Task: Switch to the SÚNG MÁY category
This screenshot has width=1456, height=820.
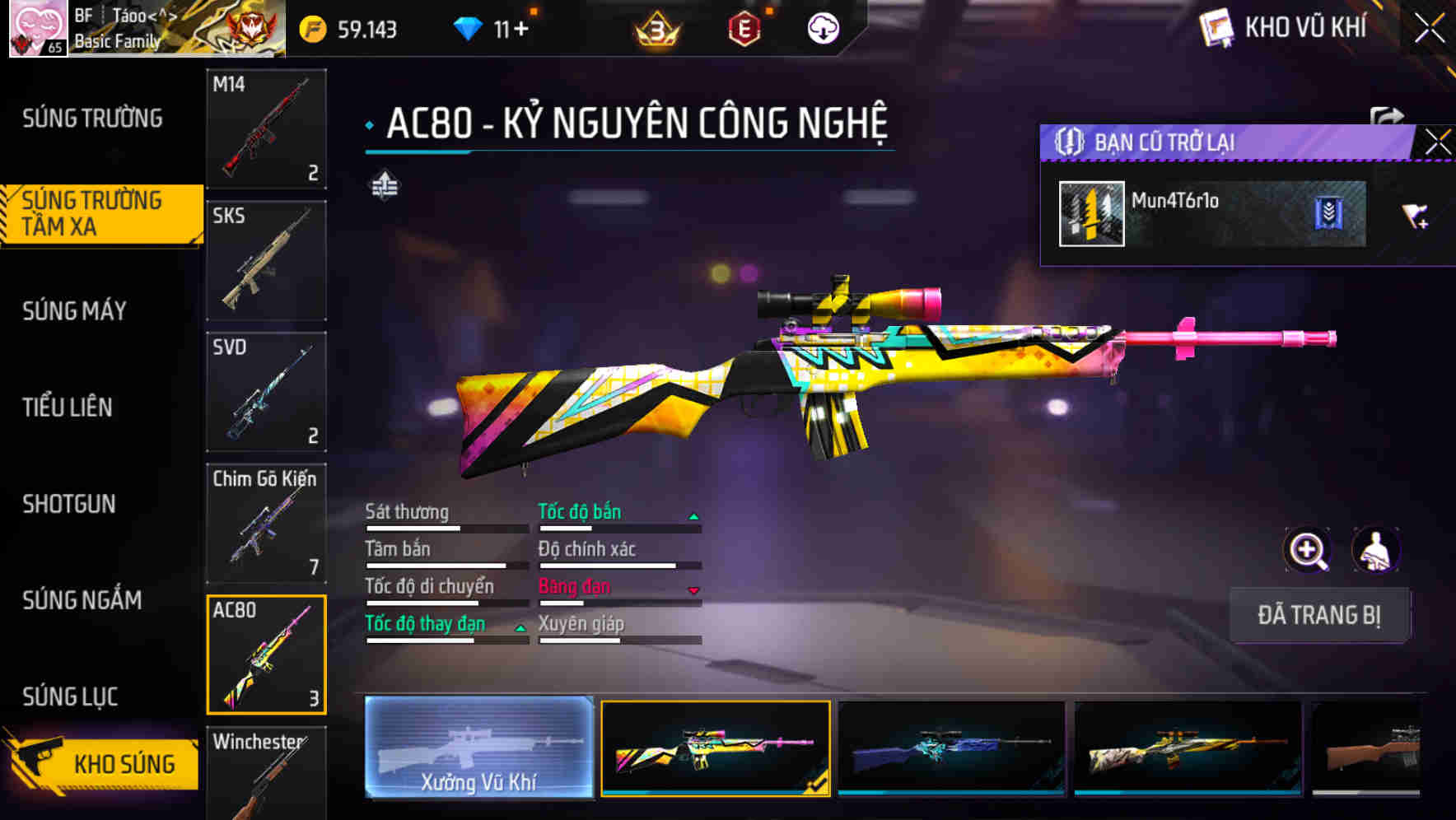Action: coord(72,310)
